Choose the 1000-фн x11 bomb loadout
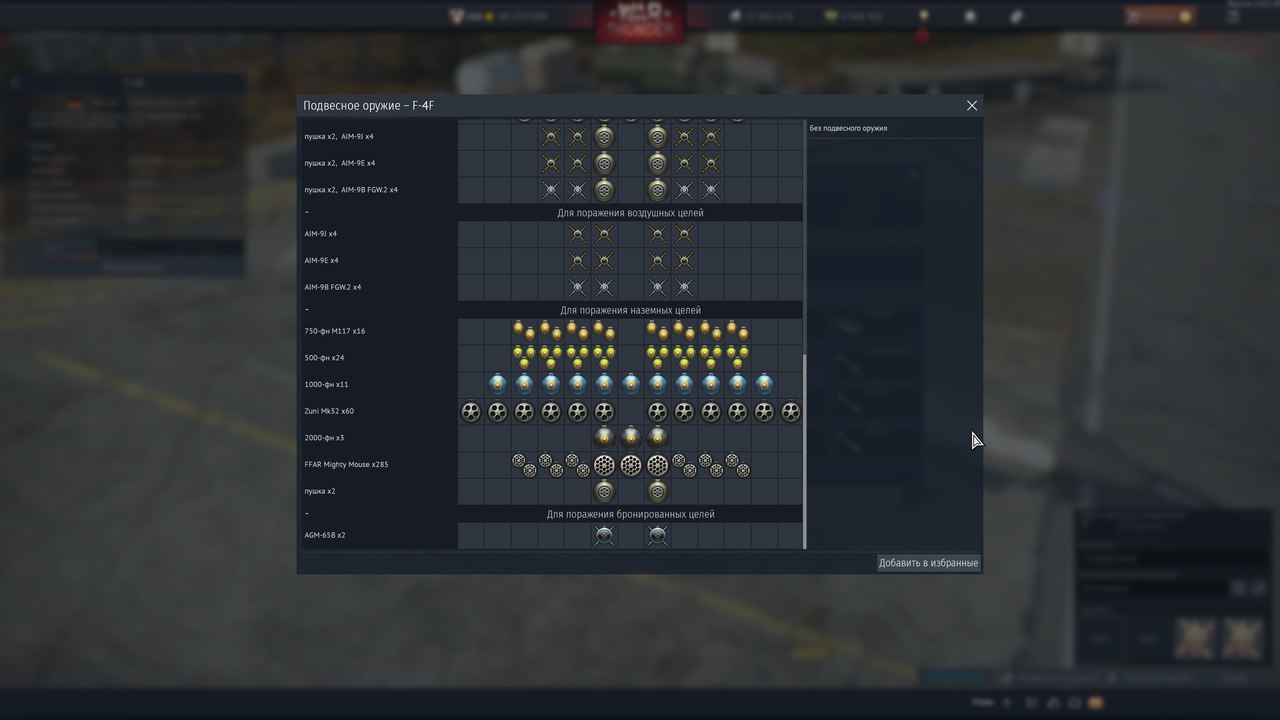This screenshot has height=720, width=1280. [x=327, y=385]
